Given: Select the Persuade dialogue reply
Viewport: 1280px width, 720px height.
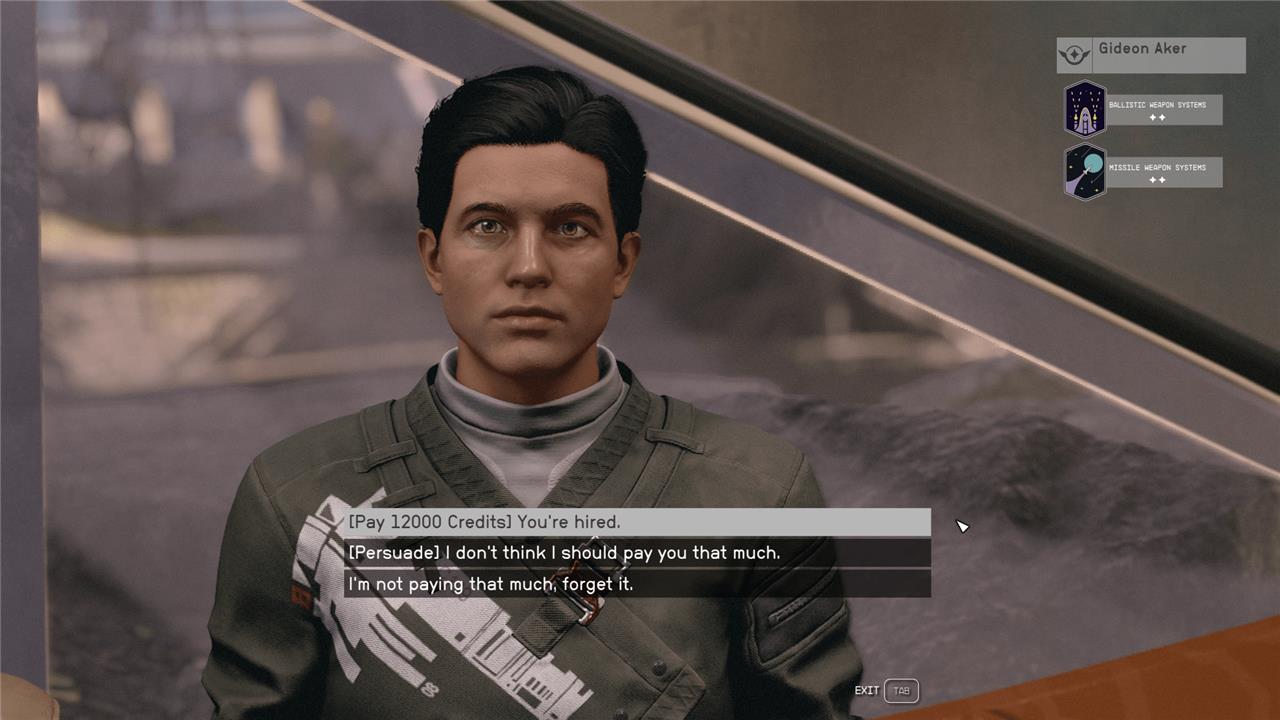Looking at the screenshot, I should pos(637,553).
